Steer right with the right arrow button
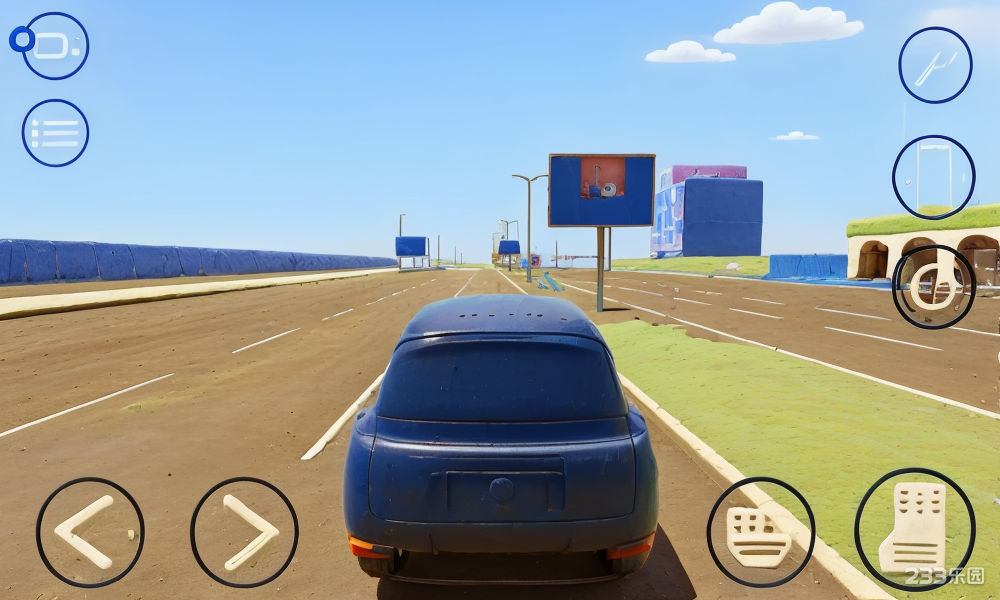Viewport: 1000px width, 600px height. [x=244, y=532]
